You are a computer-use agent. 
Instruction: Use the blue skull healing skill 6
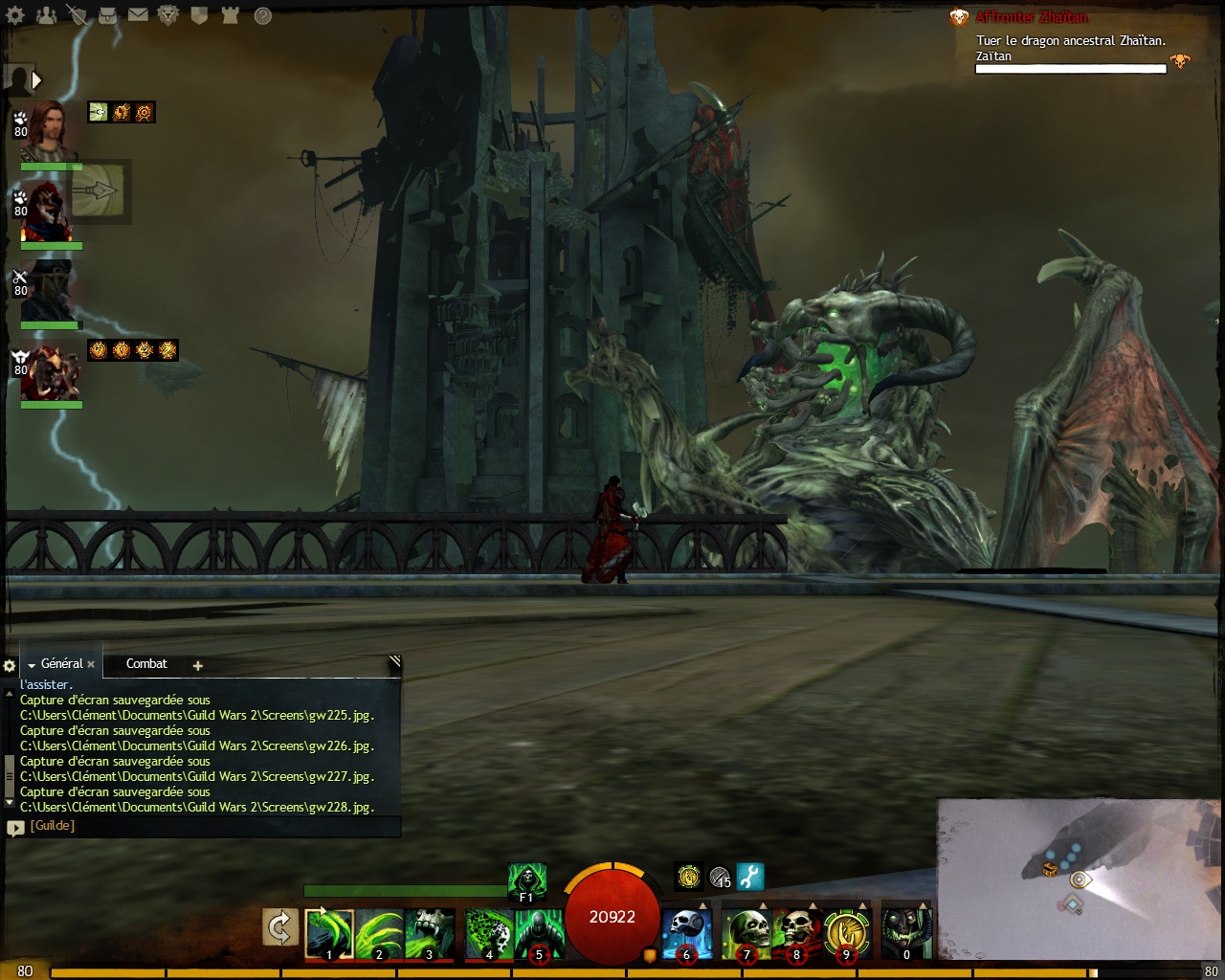[686, 933]
